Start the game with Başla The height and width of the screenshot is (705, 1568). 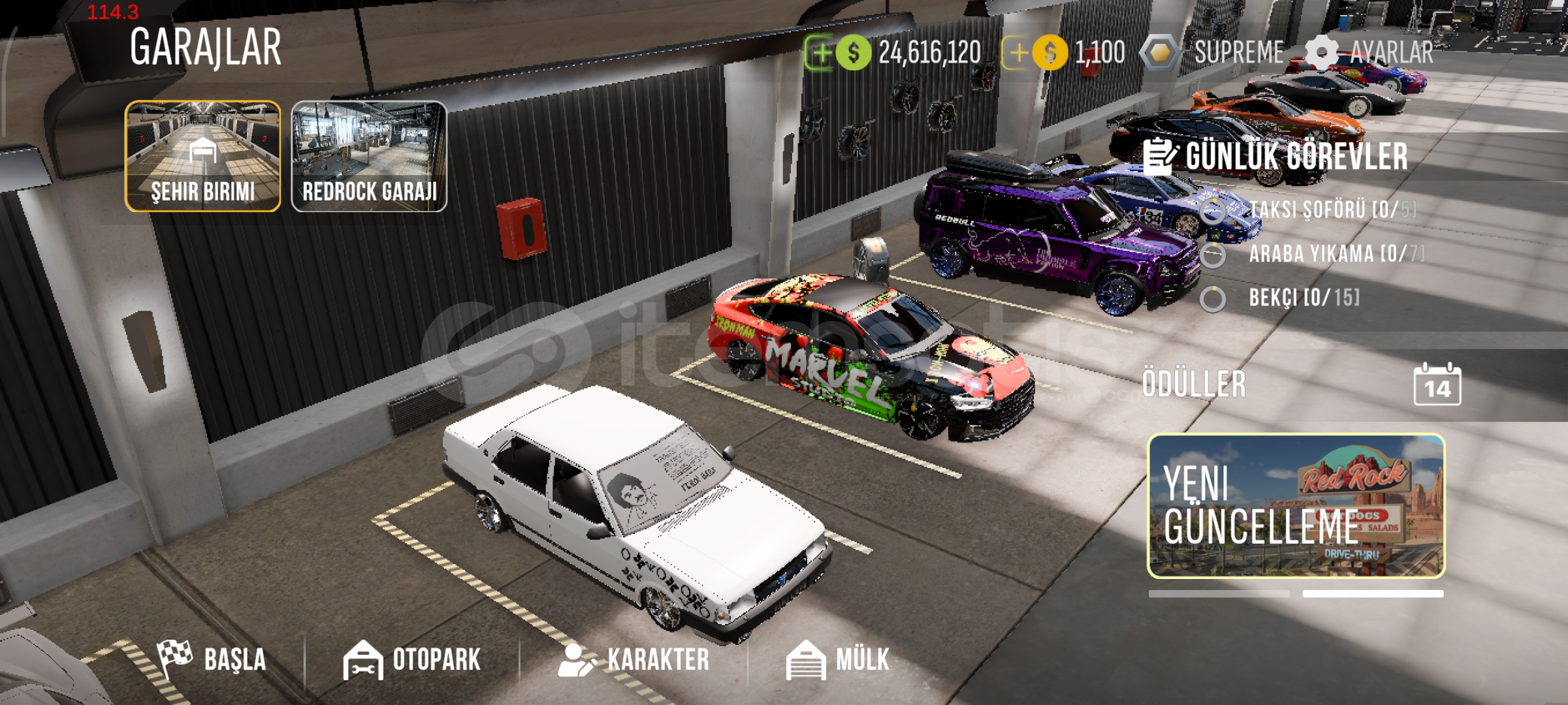click(212, 659)
